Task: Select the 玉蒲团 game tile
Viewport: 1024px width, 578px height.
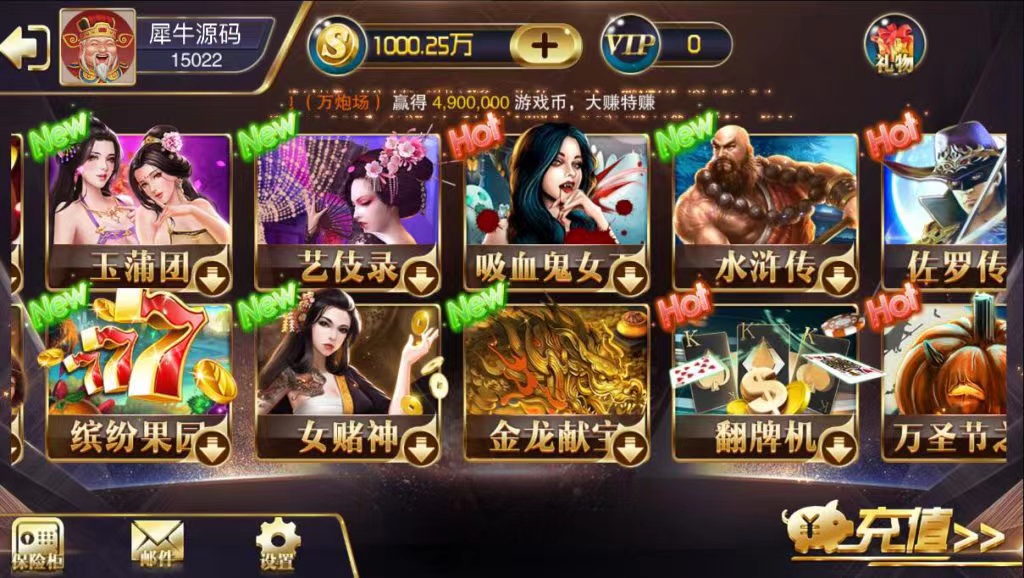Action: pyautogui.click(x=139, y=212)
